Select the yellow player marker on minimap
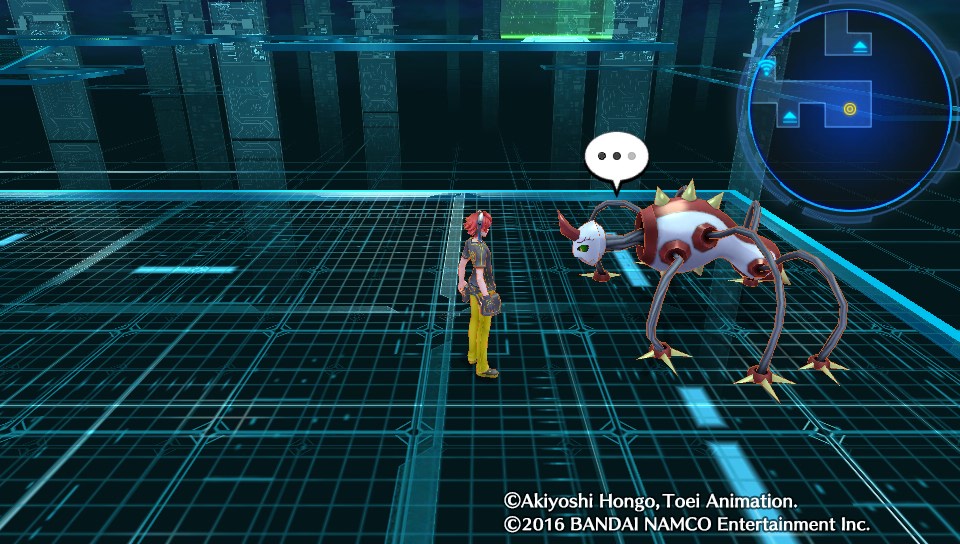This screenshot has height=544, width=960. (850, 108)
